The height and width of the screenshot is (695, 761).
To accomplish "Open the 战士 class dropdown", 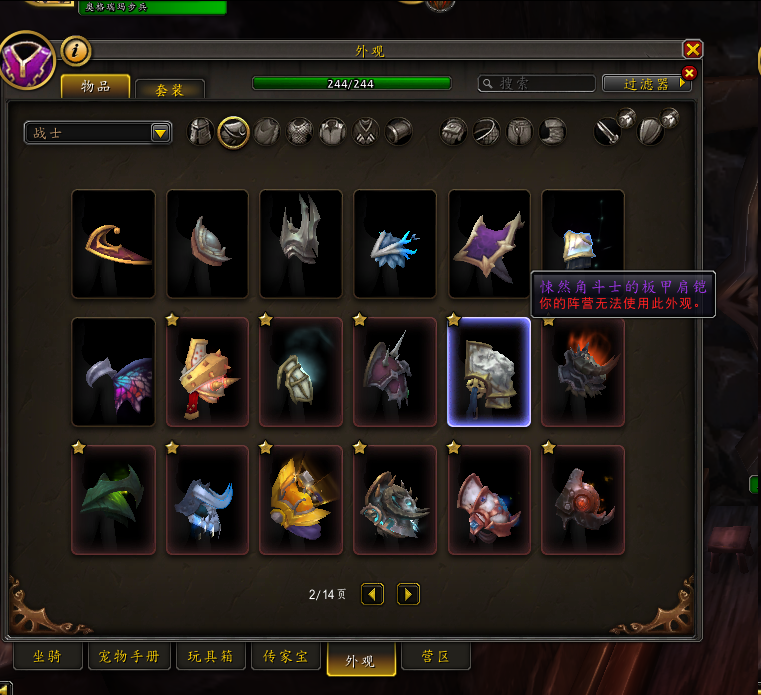I will [98, 132].
